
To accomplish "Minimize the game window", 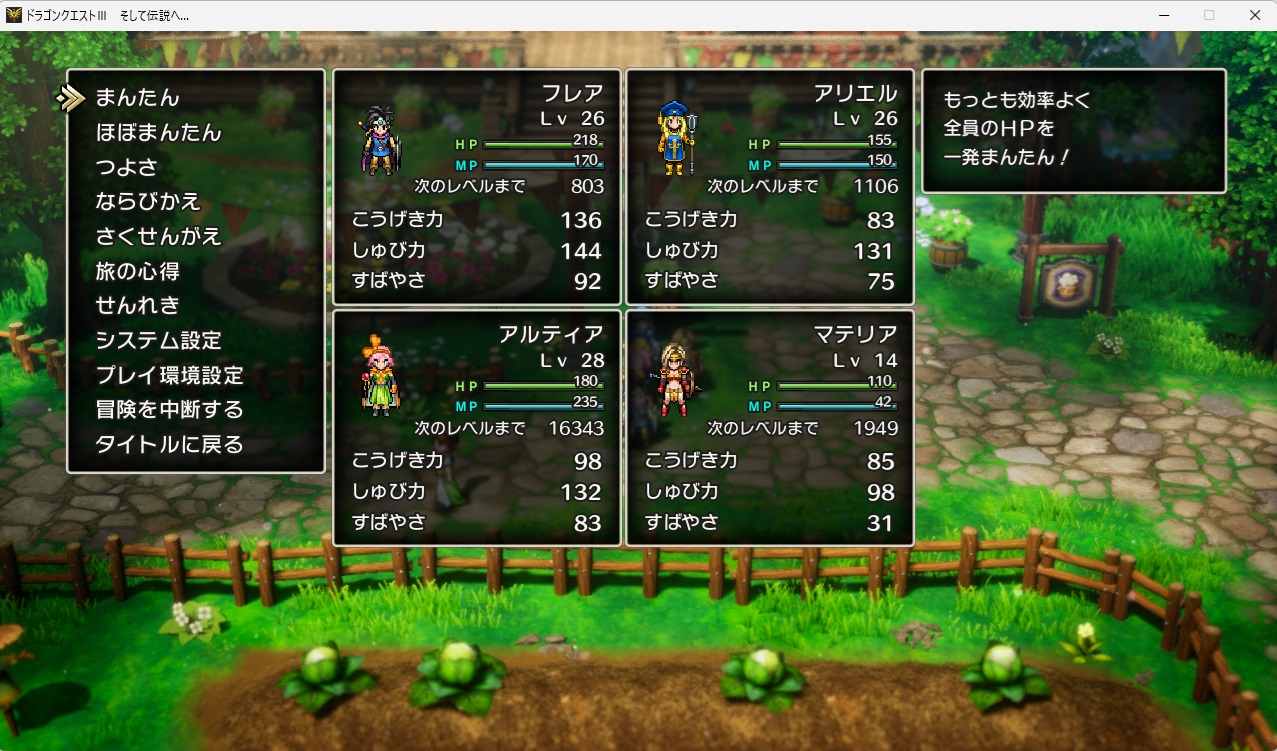I will tap(1163, 15).
